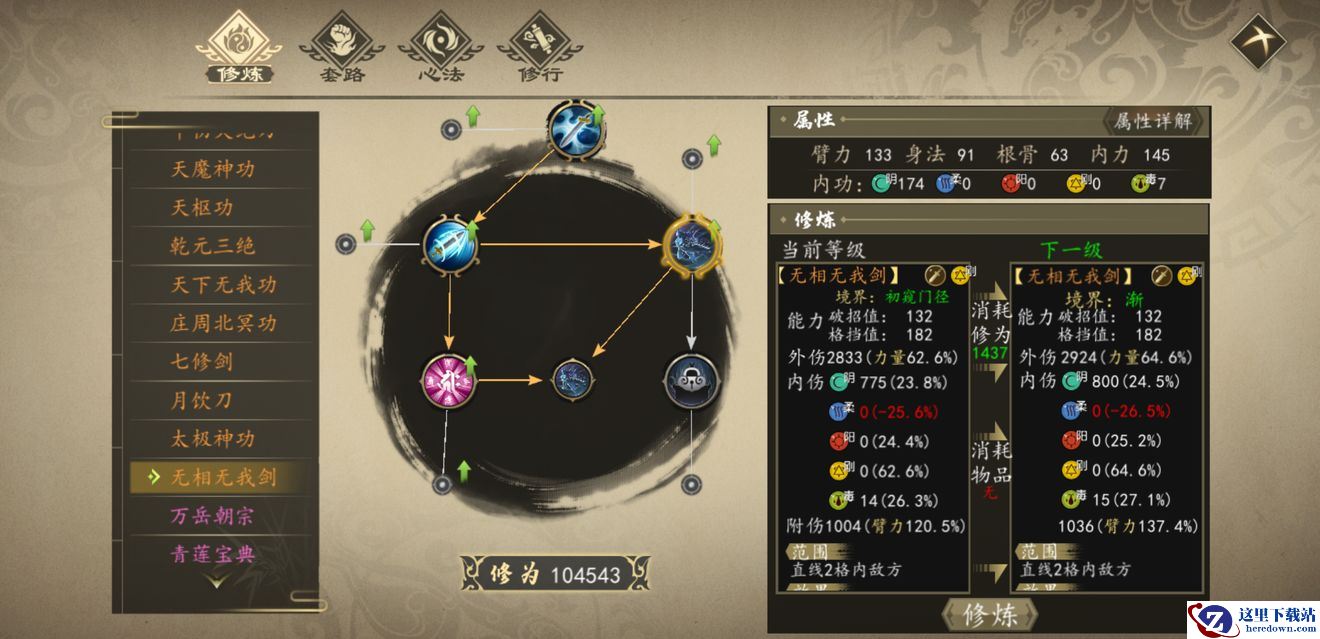1320x639 pixels.
Task: Choose 天枢功 in the list
Action: tap(201, 208)
